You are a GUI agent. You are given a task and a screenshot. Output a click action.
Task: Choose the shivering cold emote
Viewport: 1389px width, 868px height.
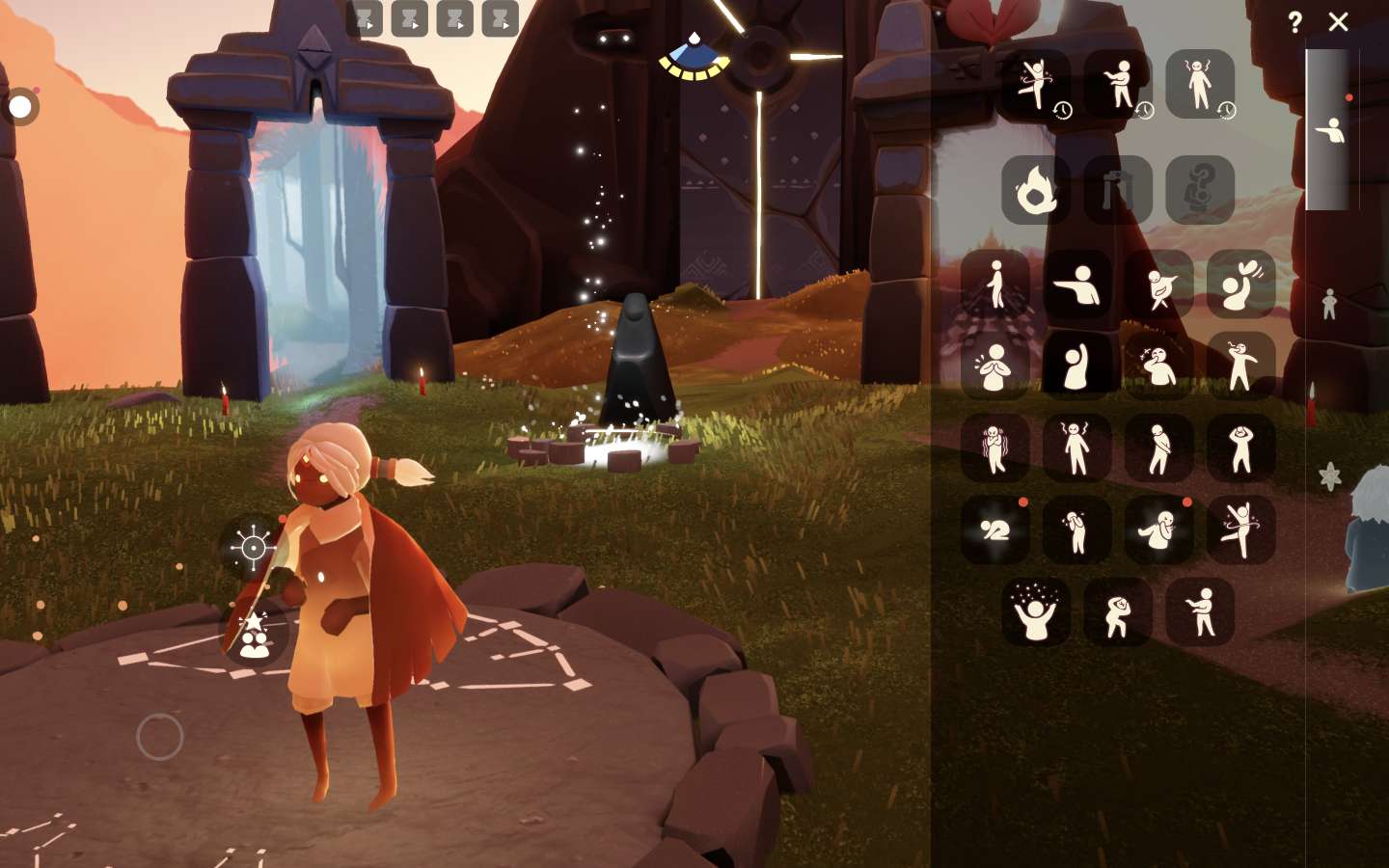(x=994, y=448)
